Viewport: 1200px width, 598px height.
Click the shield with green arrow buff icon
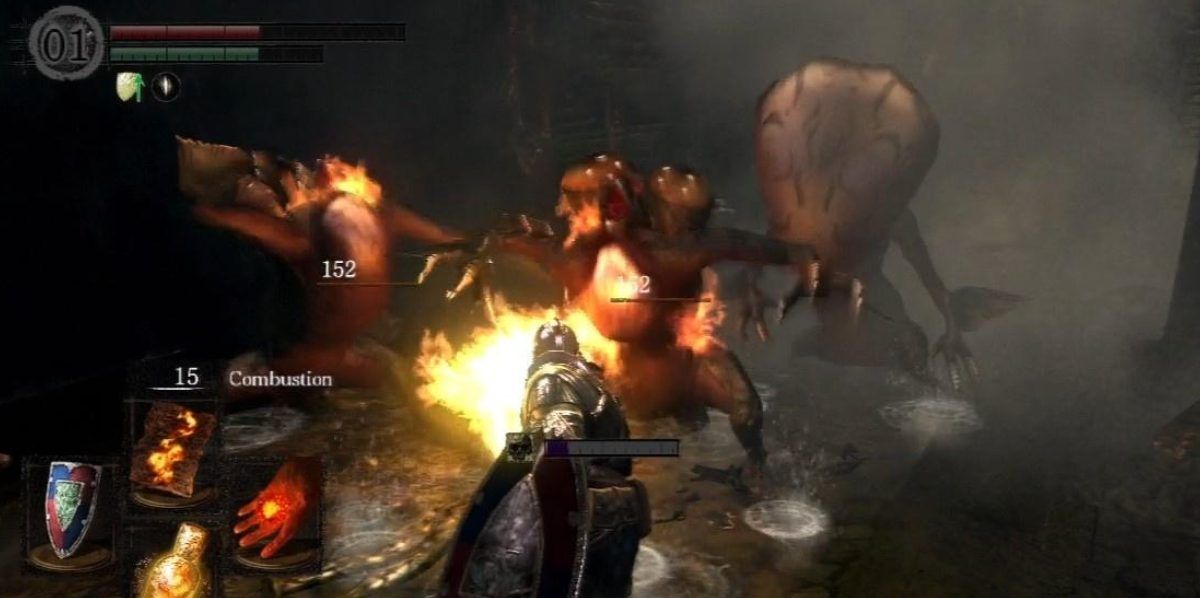pyautogui.click(x=131, y=87)
